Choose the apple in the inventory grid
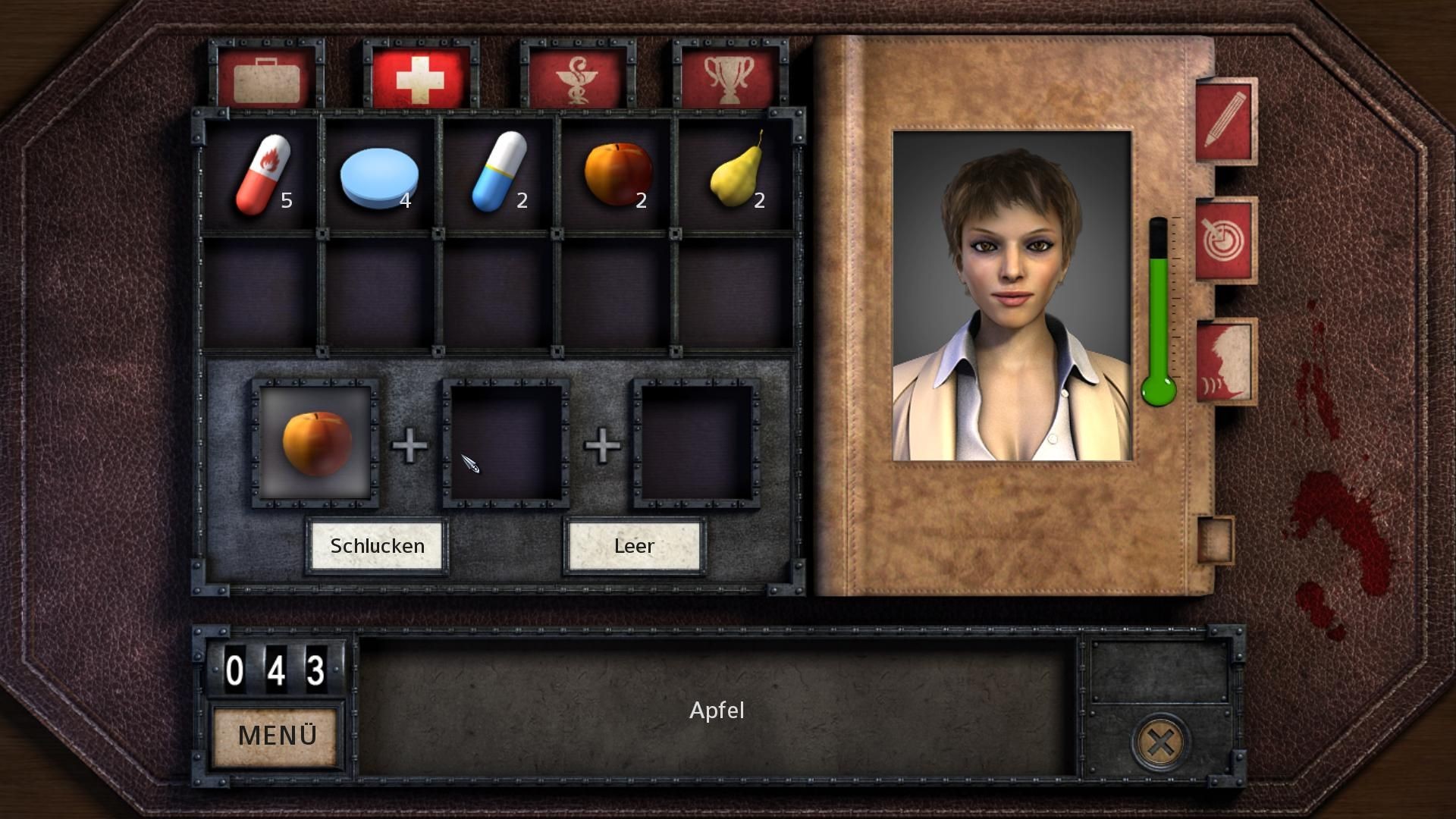This screenshot has width=1456, height=819. point(617,174)
